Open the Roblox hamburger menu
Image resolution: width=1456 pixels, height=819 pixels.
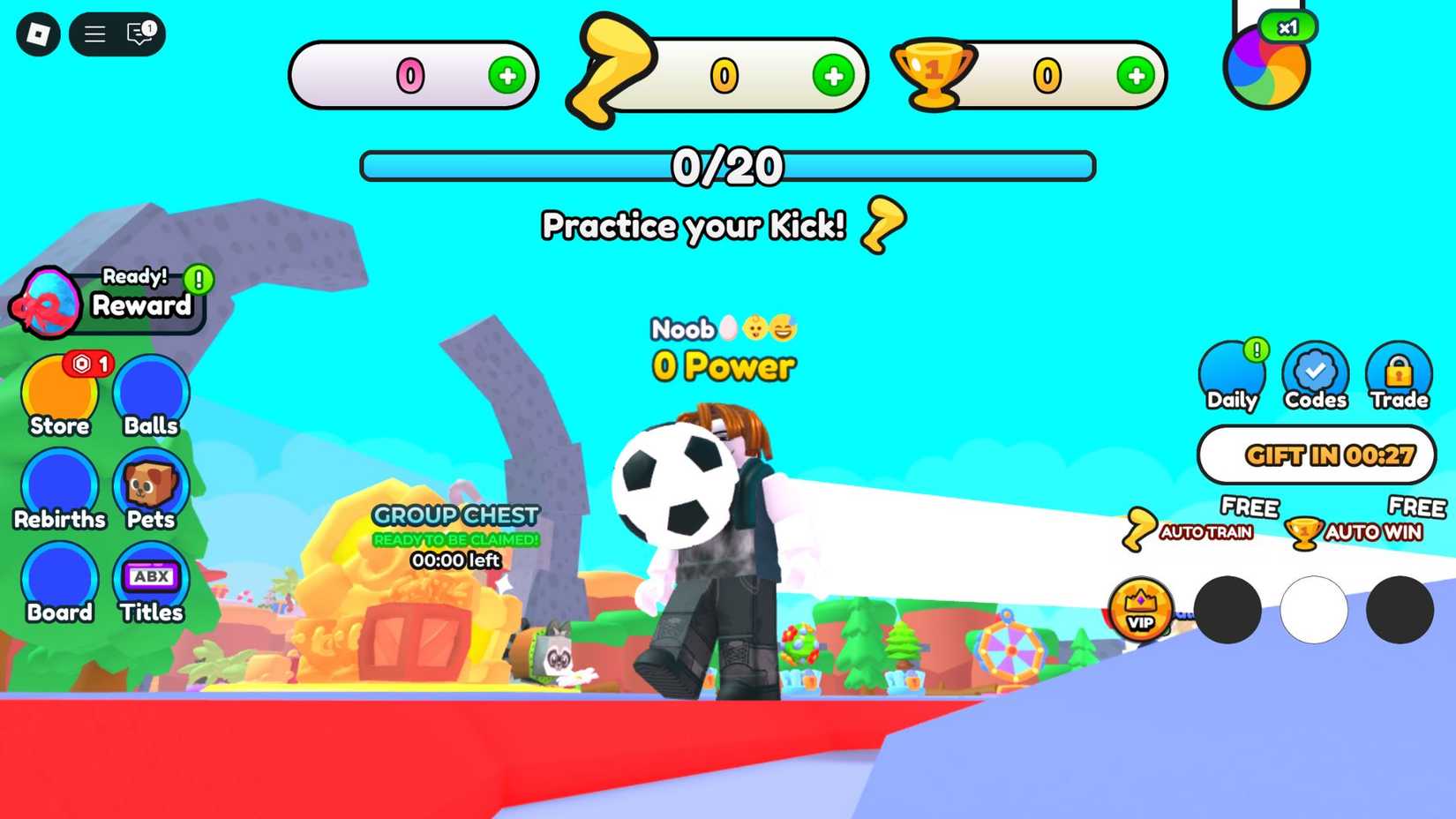point(94,34)
